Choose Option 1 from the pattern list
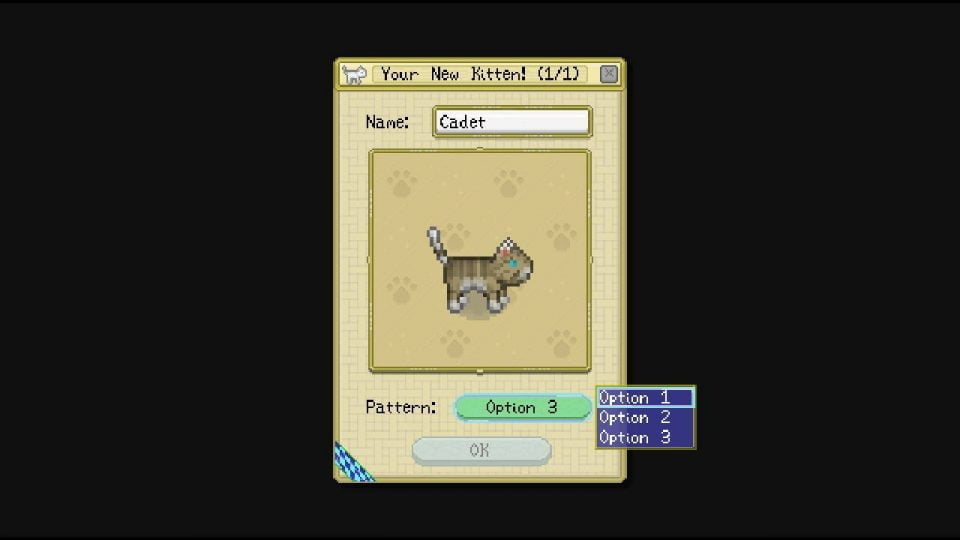The width and height of the screenshot is (960, 540). click(x=645, y=398)
